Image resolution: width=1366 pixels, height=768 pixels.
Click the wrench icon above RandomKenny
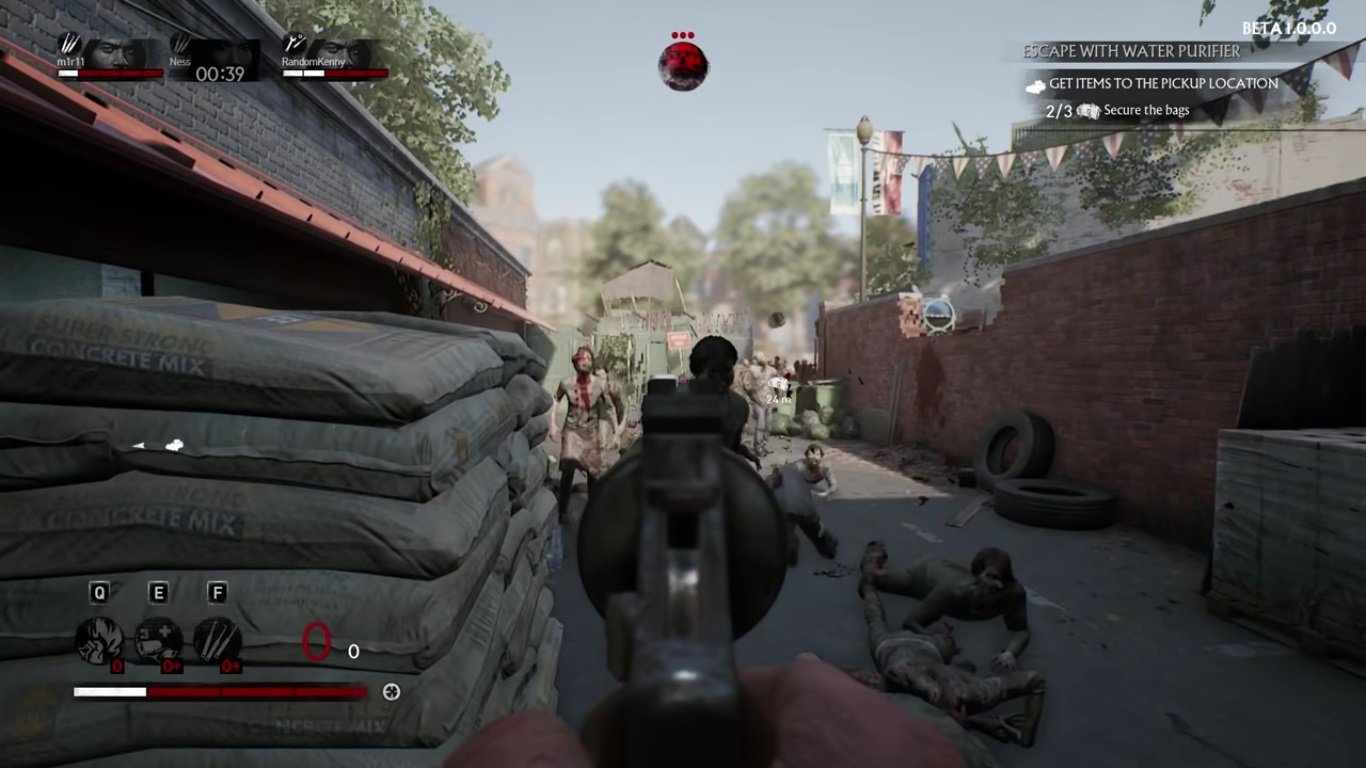click(293, 42)
